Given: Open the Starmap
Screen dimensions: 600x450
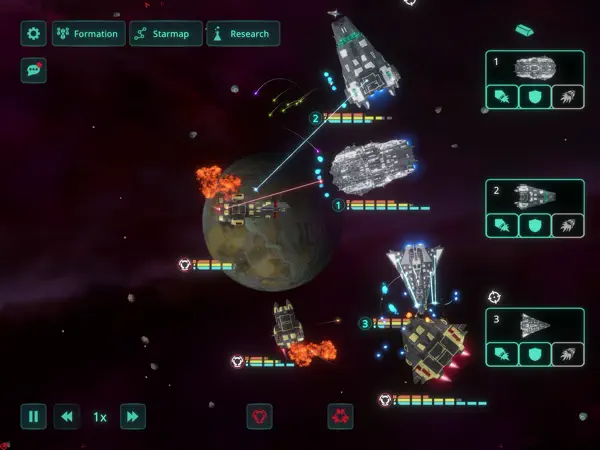Looking at the screenshot, I should tap(164, 34).
